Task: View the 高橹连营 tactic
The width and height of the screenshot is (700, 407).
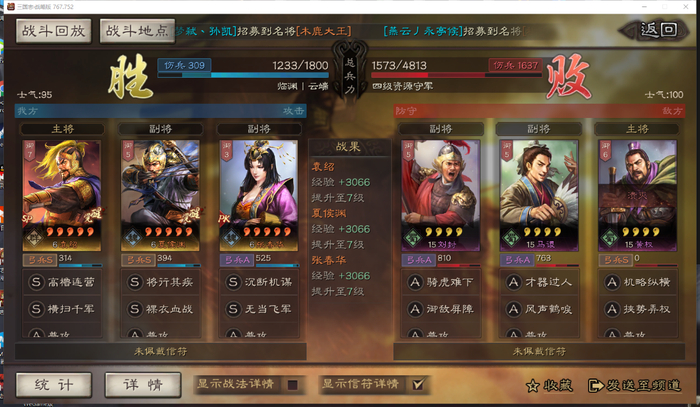Action: click(63, 284)
